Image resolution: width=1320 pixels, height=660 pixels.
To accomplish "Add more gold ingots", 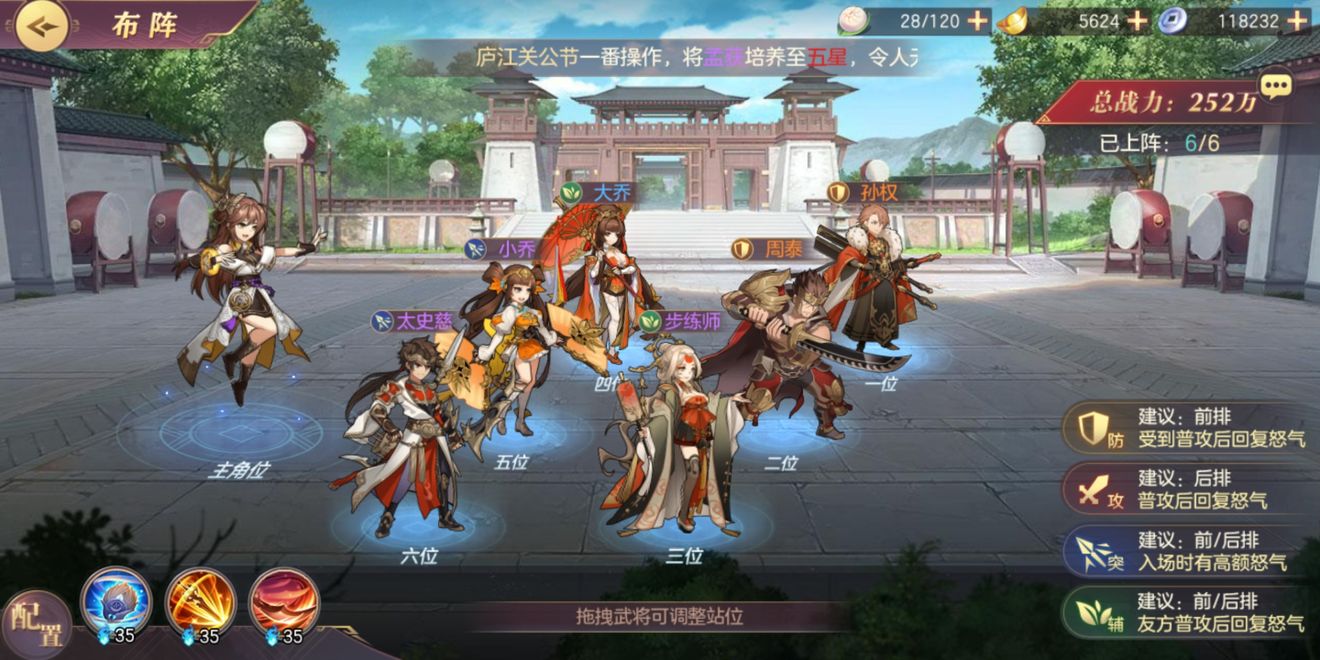I will (1137, 20).
